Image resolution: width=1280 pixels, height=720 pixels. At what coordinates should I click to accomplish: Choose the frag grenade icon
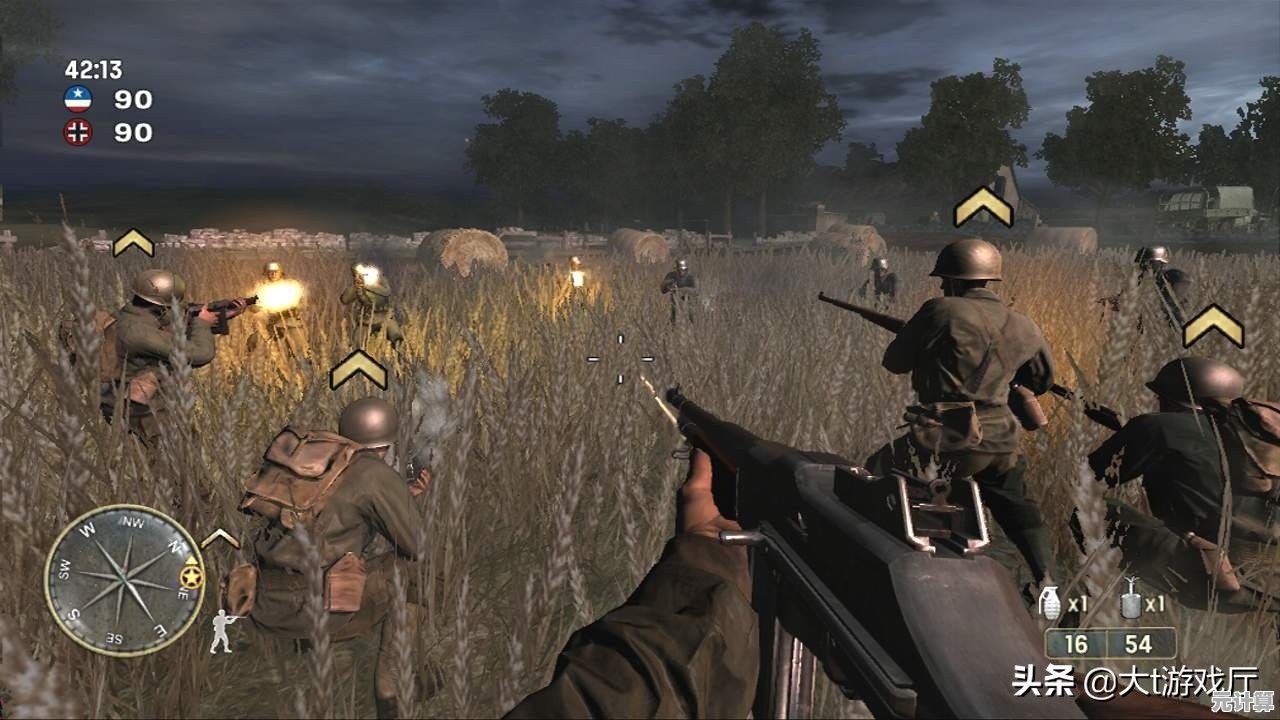(1049, 602)
